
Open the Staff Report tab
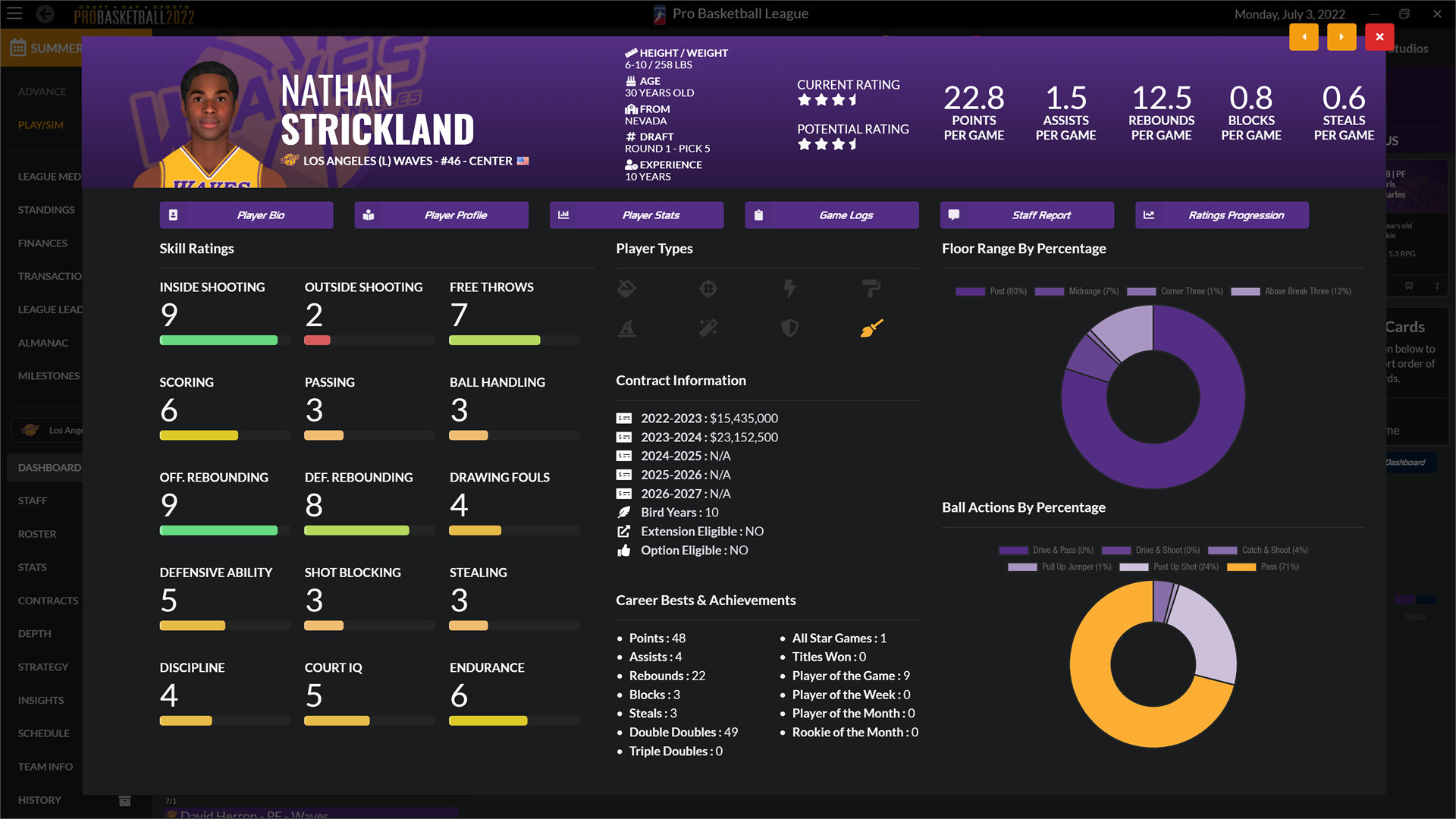[x=1027, y=215]
